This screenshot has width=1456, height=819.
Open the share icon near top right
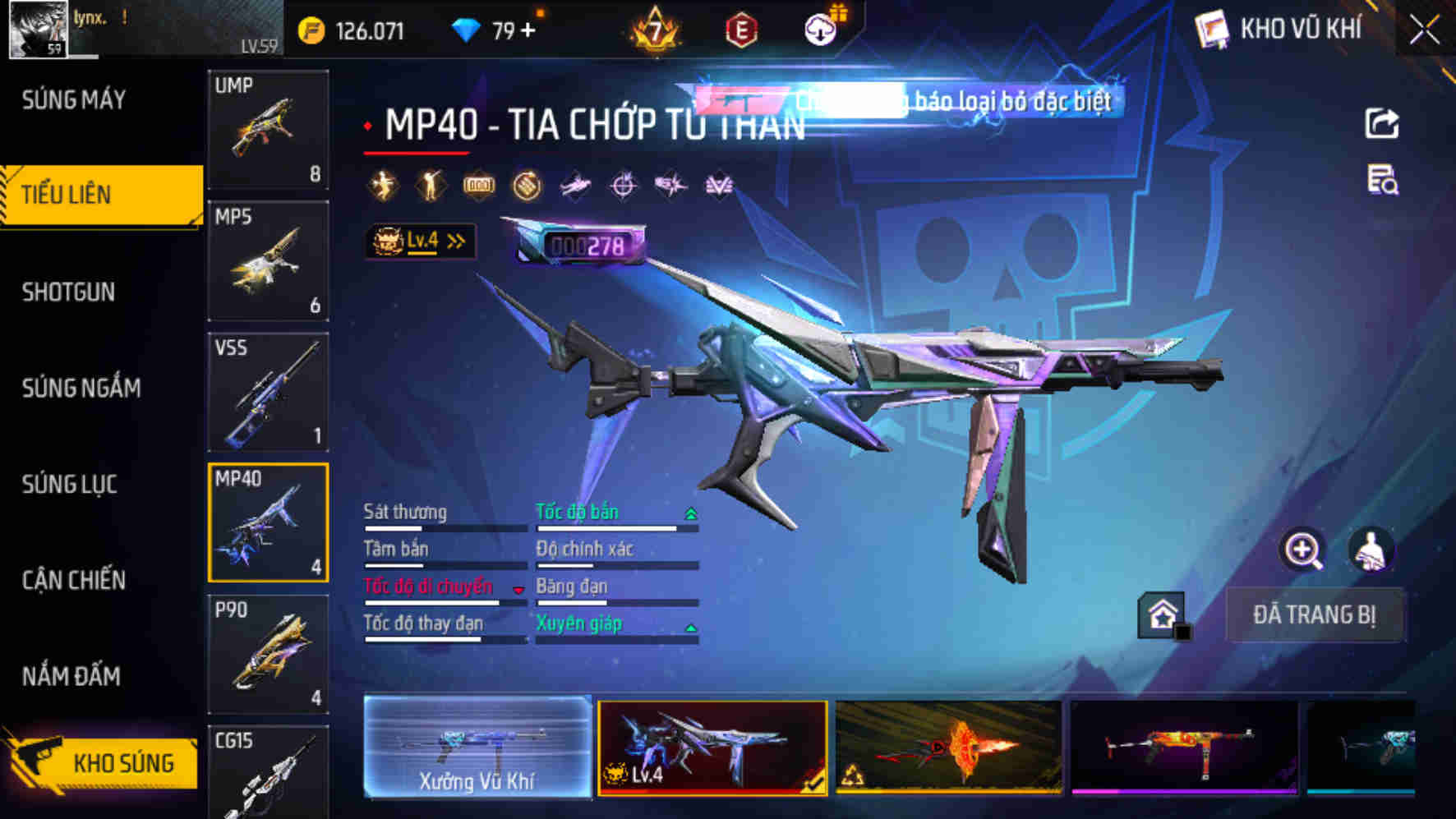click(x=1384, y=123)
